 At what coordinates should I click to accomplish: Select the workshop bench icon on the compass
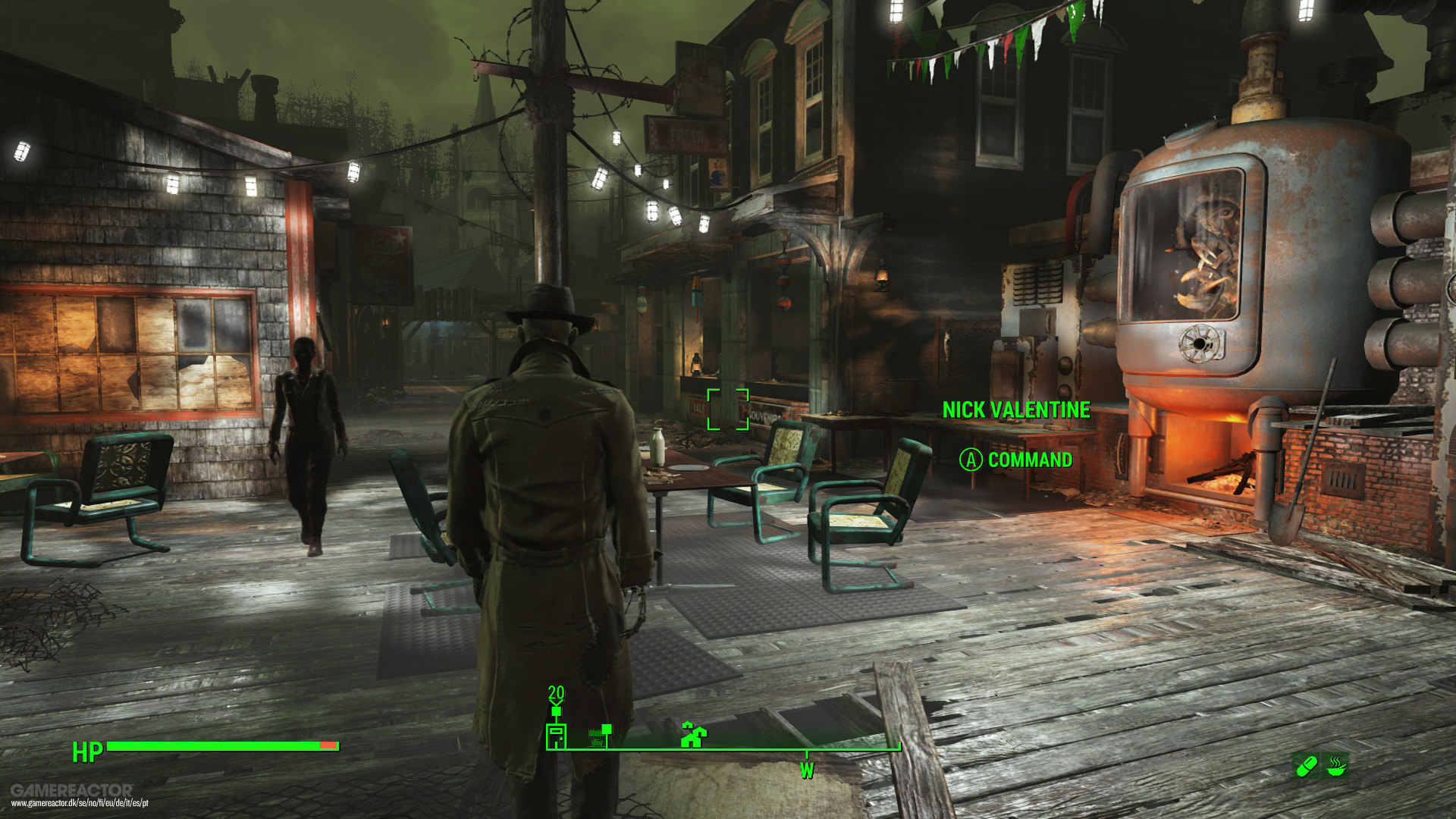(597, 736)
